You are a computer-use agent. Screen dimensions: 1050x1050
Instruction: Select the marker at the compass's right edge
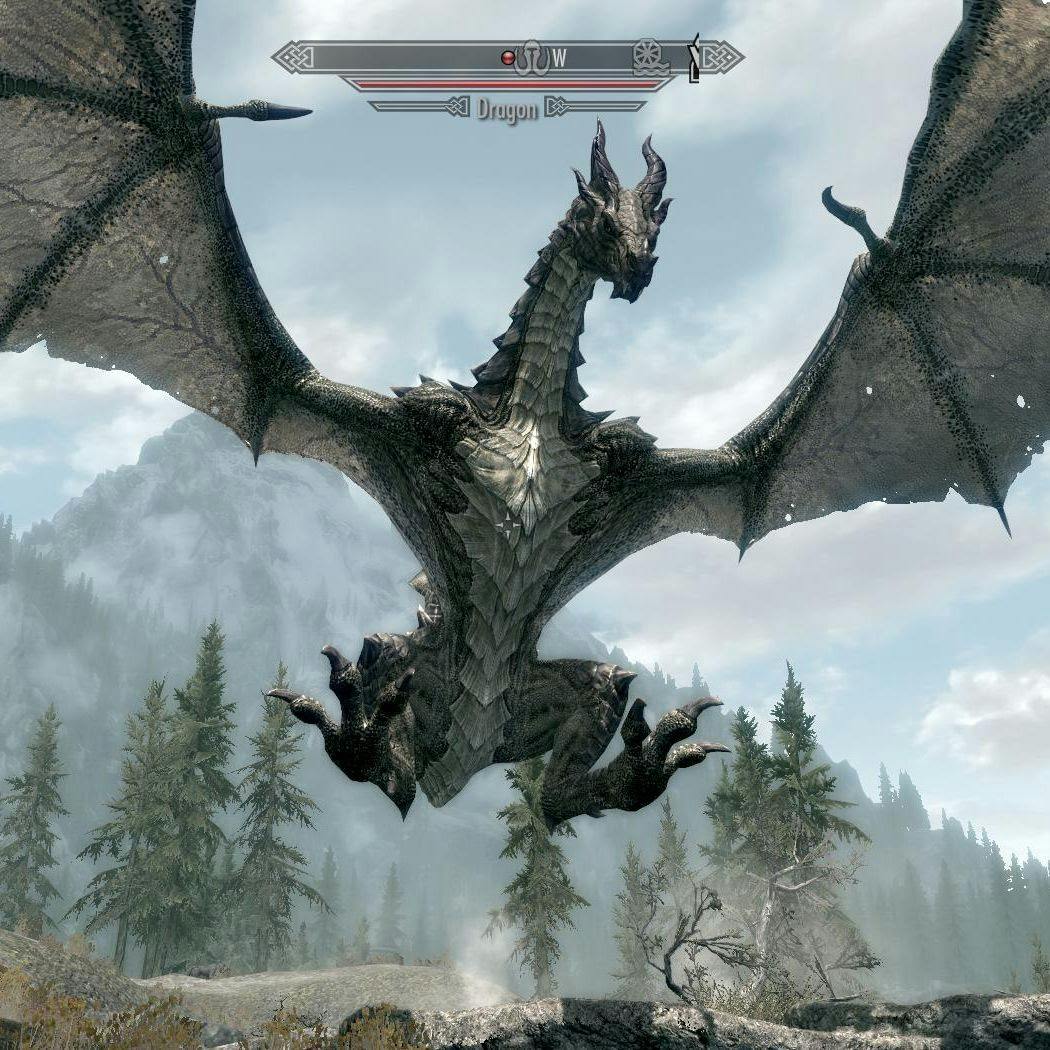click(x=693, y=58)
